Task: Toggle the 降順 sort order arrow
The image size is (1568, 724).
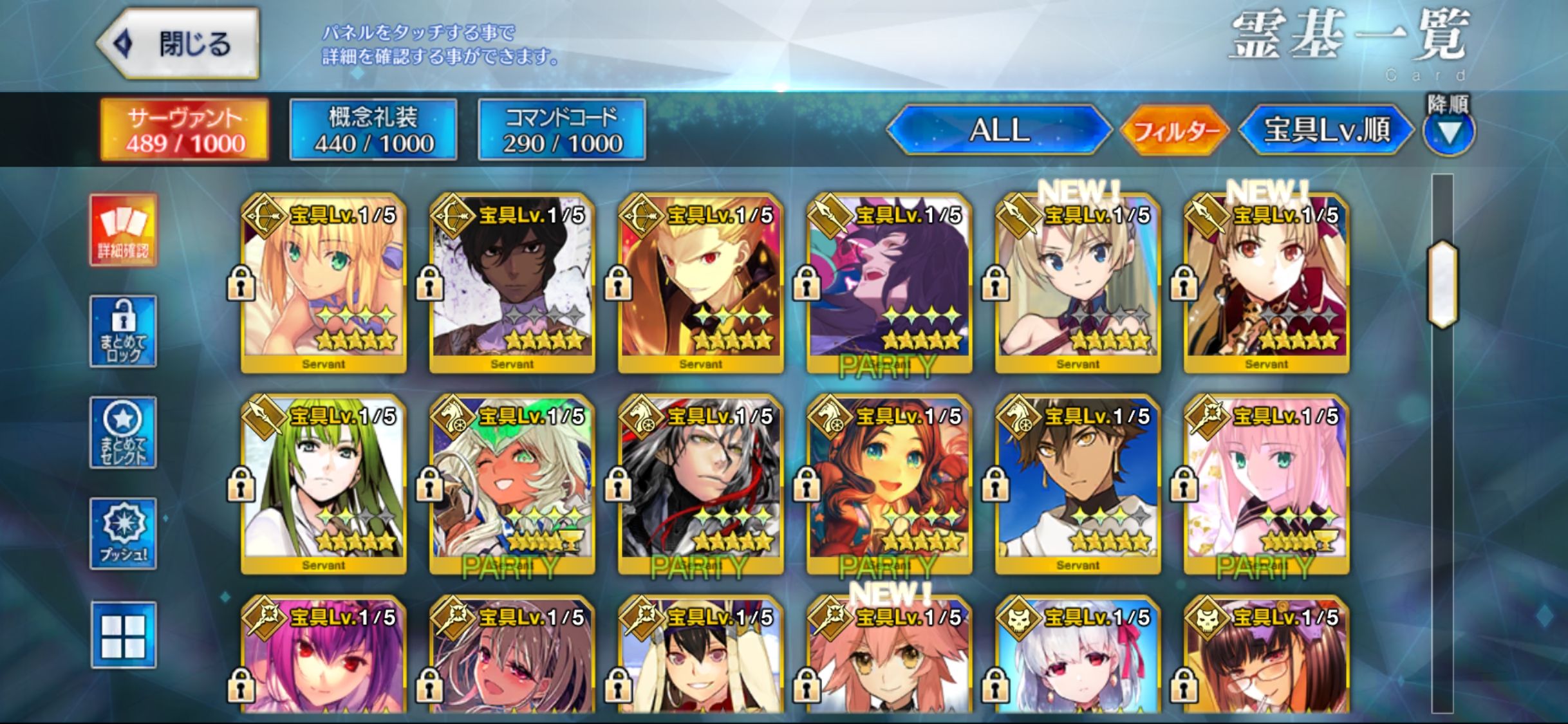Action: tap(1448, 133)
